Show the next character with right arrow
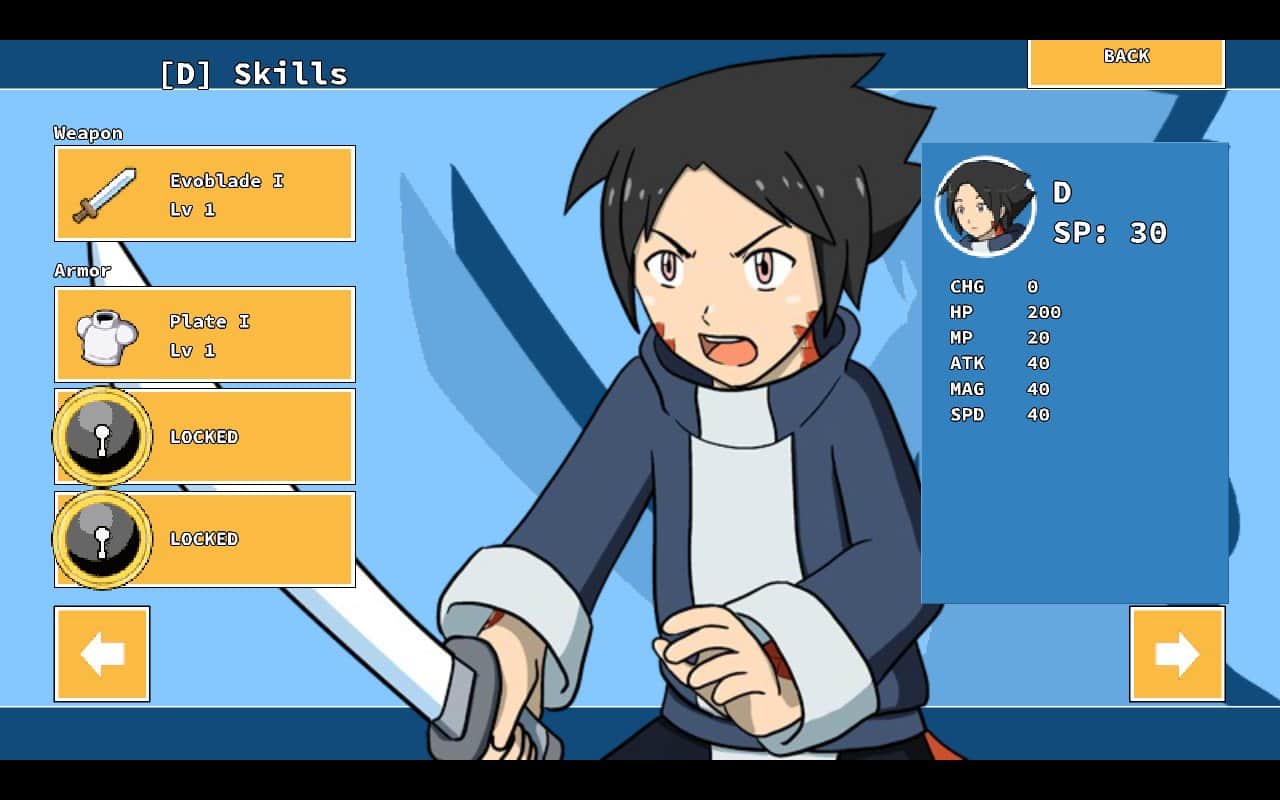This screenshot has height=800, width=1280. tap(1177, 654)
